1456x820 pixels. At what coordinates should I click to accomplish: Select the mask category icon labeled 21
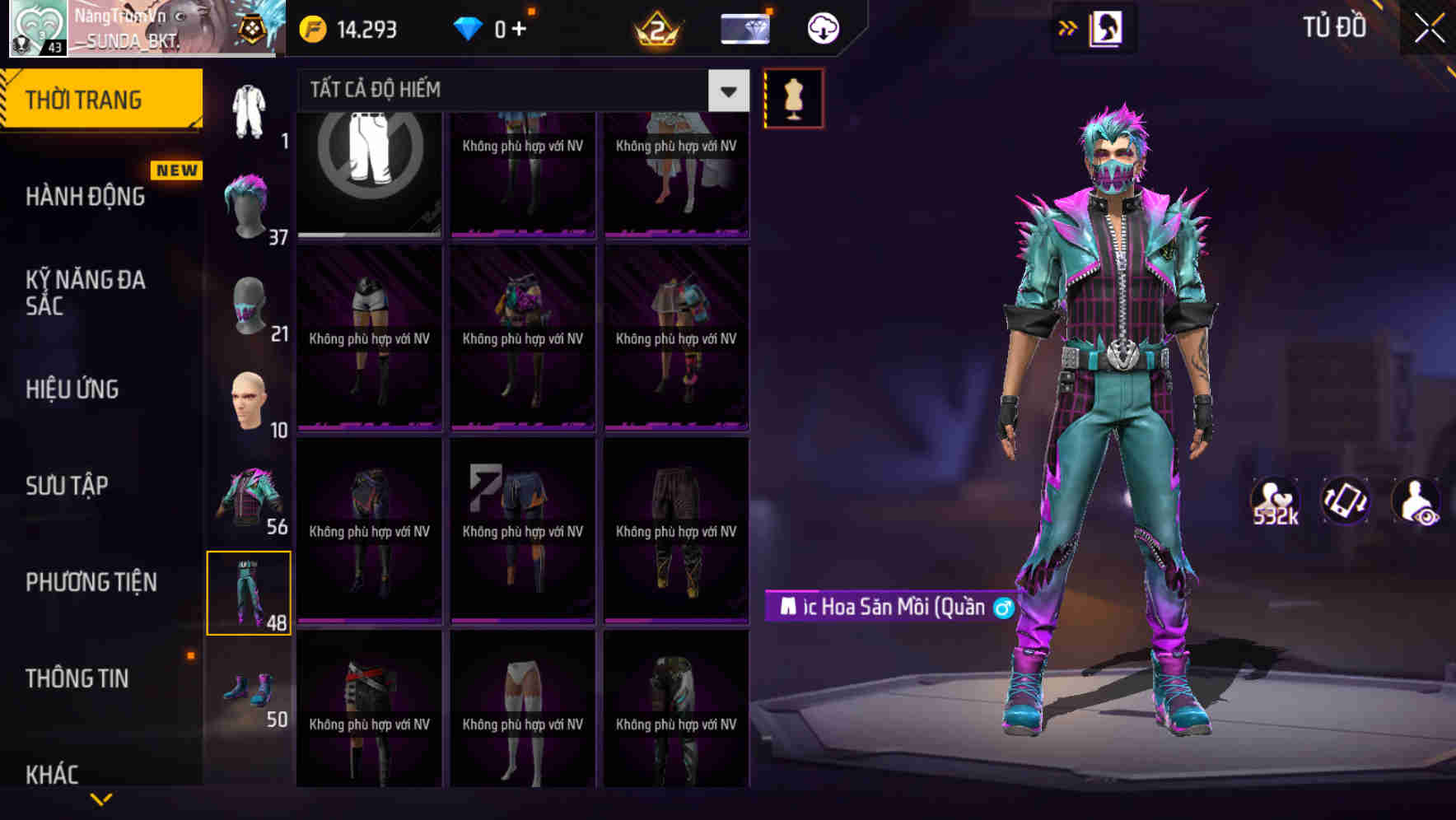(245, 306)
